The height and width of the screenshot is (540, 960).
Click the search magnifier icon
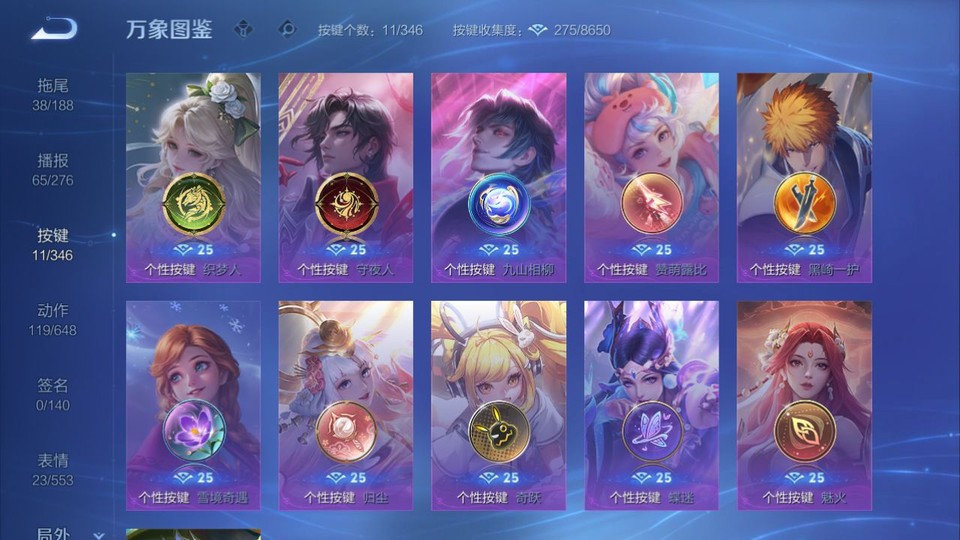pos(288,29)
